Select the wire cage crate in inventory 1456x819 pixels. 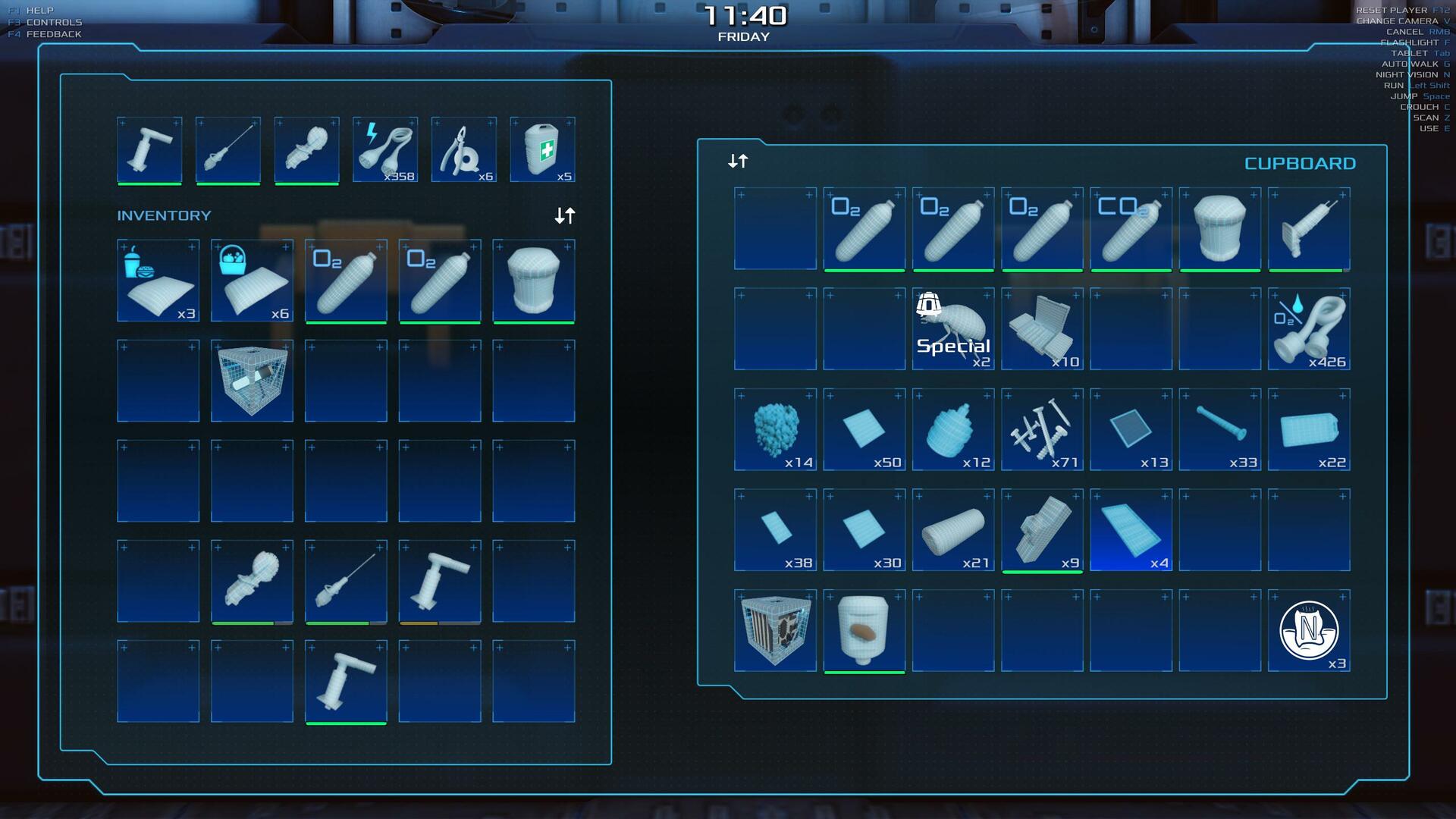252,381
